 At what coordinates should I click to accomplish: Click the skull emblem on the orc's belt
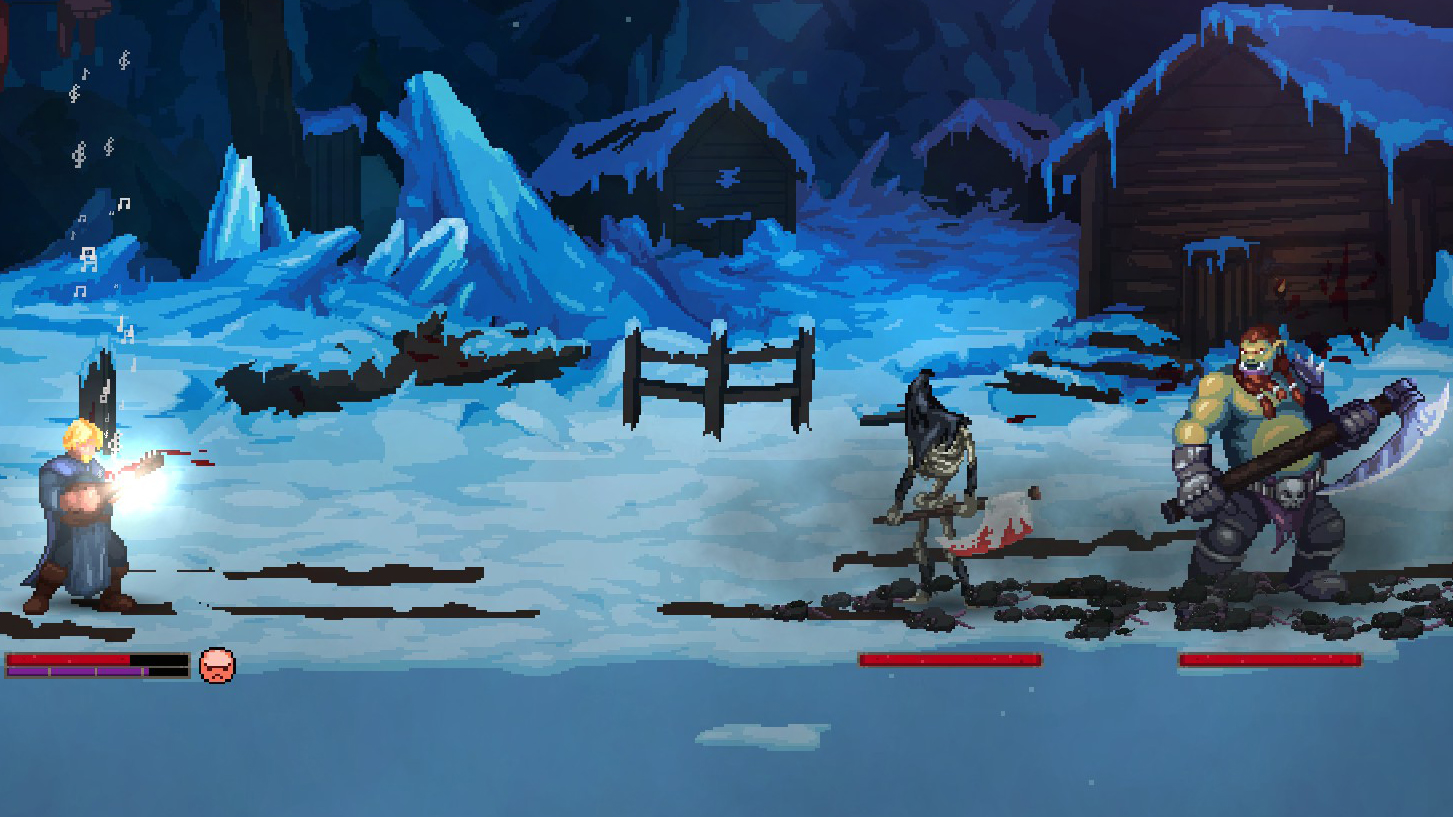(x=1291, y=492)
